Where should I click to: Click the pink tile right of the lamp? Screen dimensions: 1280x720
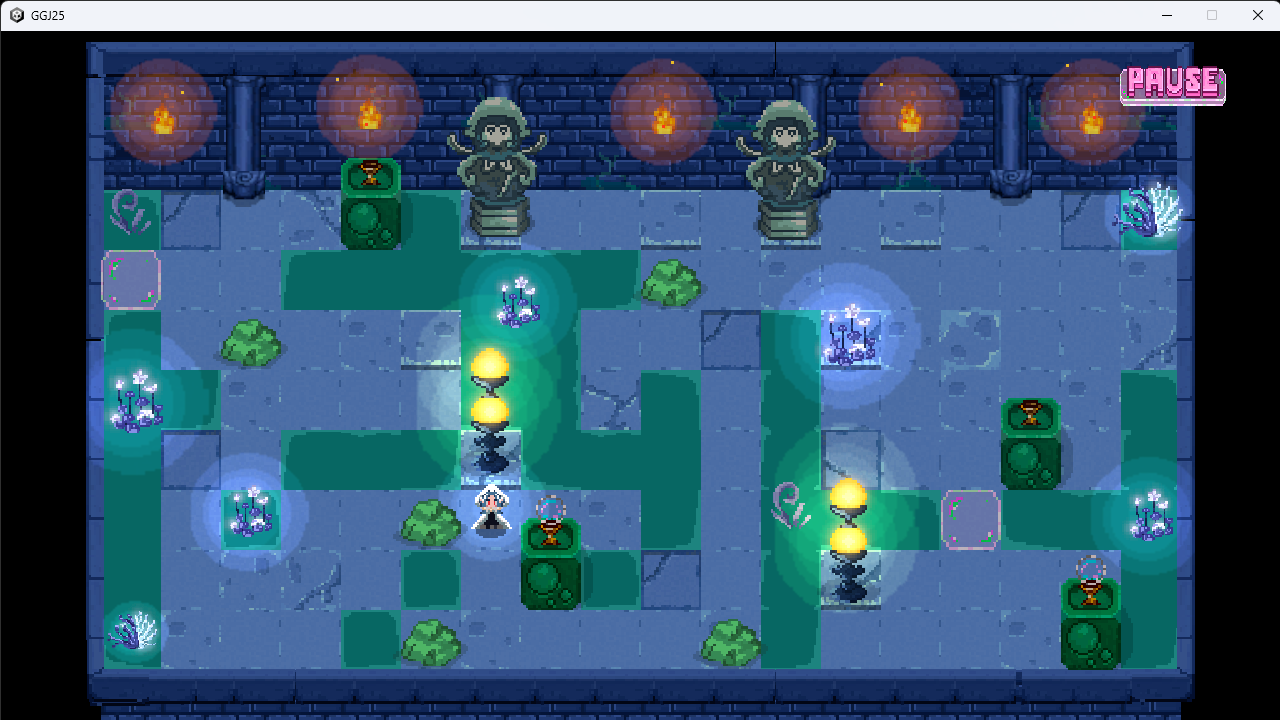click(x=969, y=518)
